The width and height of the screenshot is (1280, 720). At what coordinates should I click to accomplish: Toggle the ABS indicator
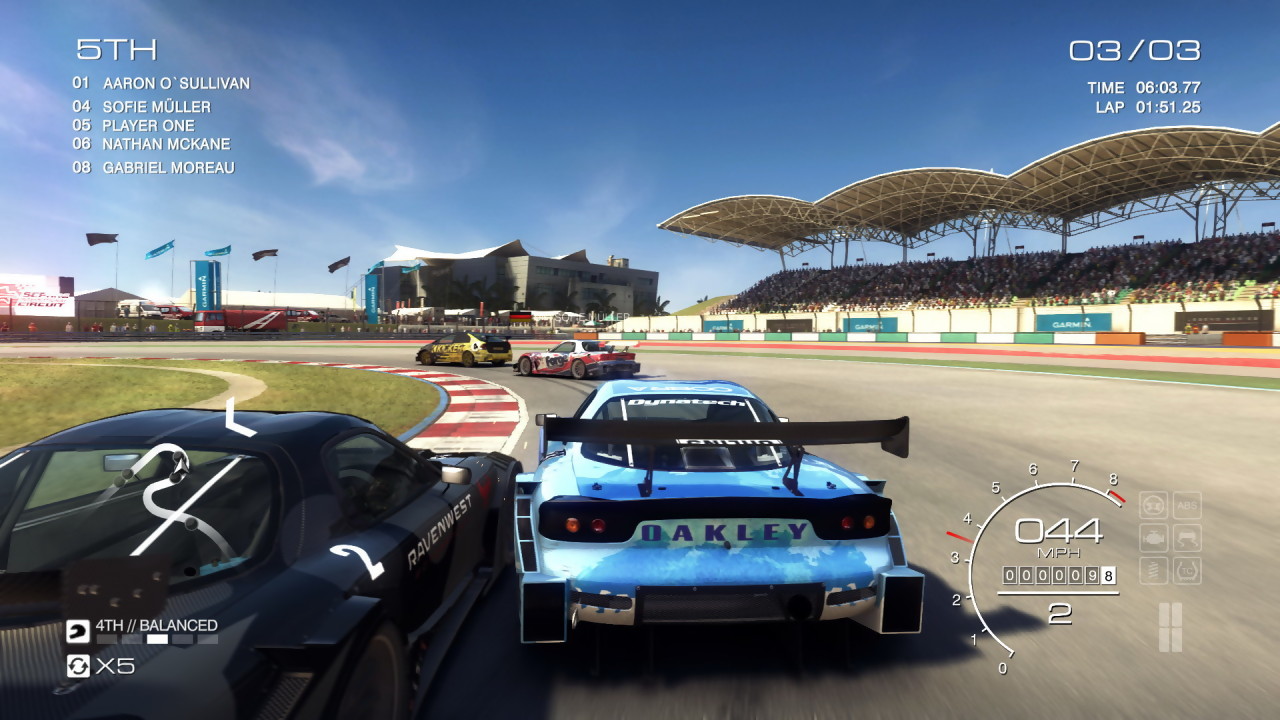1187,506
